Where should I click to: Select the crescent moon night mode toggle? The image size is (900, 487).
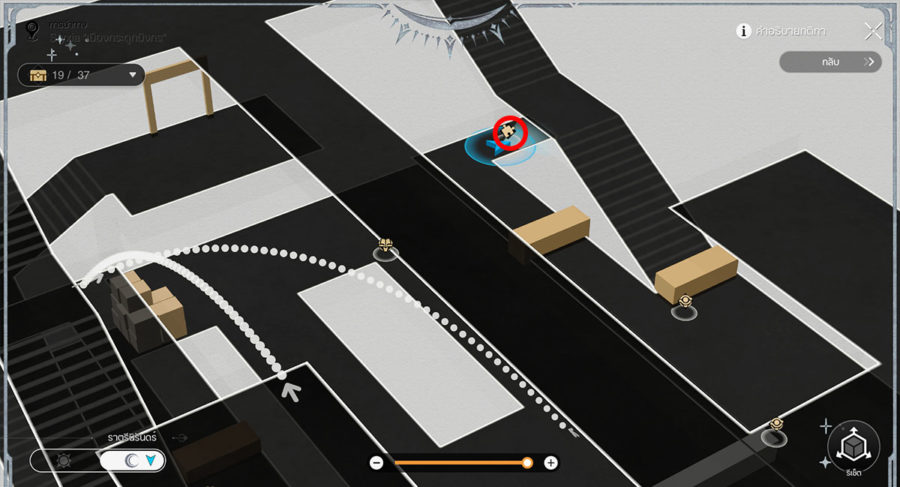click(133, 461)
